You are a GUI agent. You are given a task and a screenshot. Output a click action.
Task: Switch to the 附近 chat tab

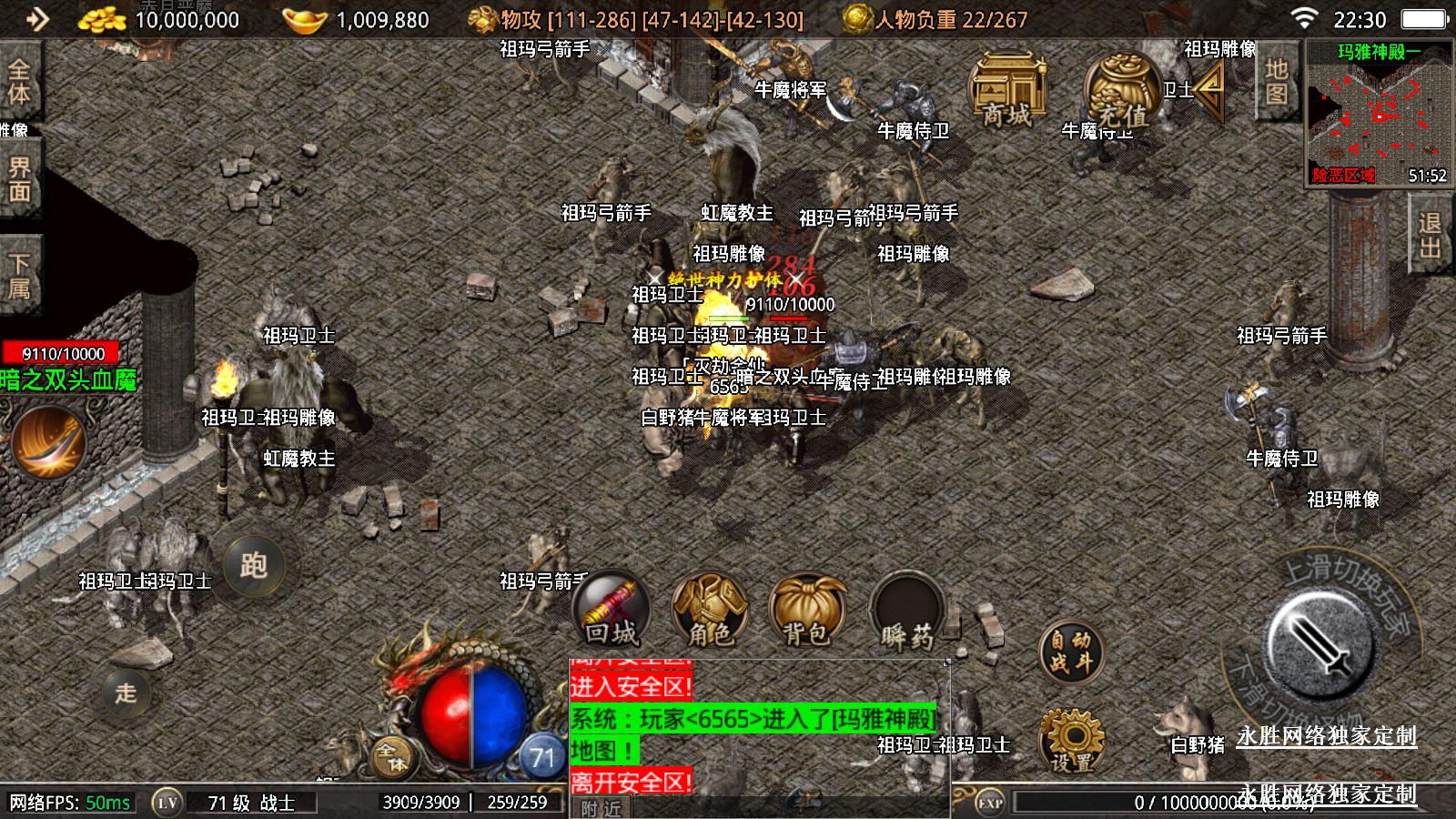click(x=602, y=809)
